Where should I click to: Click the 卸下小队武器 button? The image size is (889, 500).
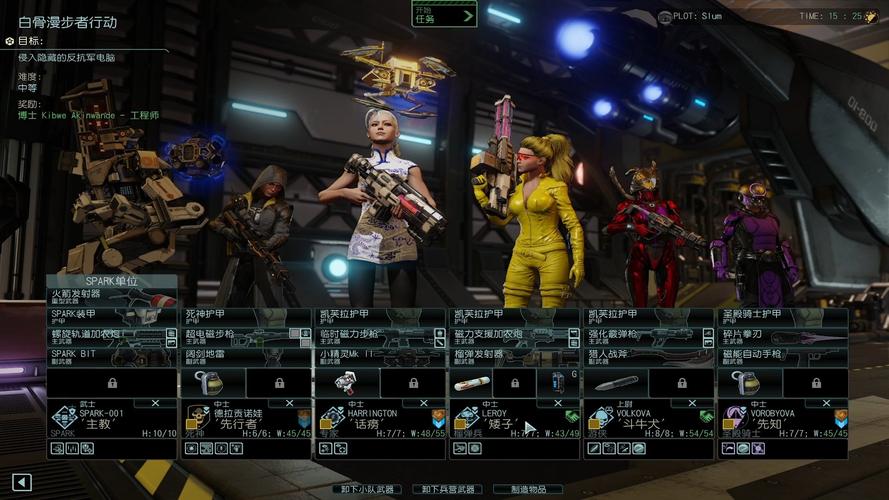[367, 489]
